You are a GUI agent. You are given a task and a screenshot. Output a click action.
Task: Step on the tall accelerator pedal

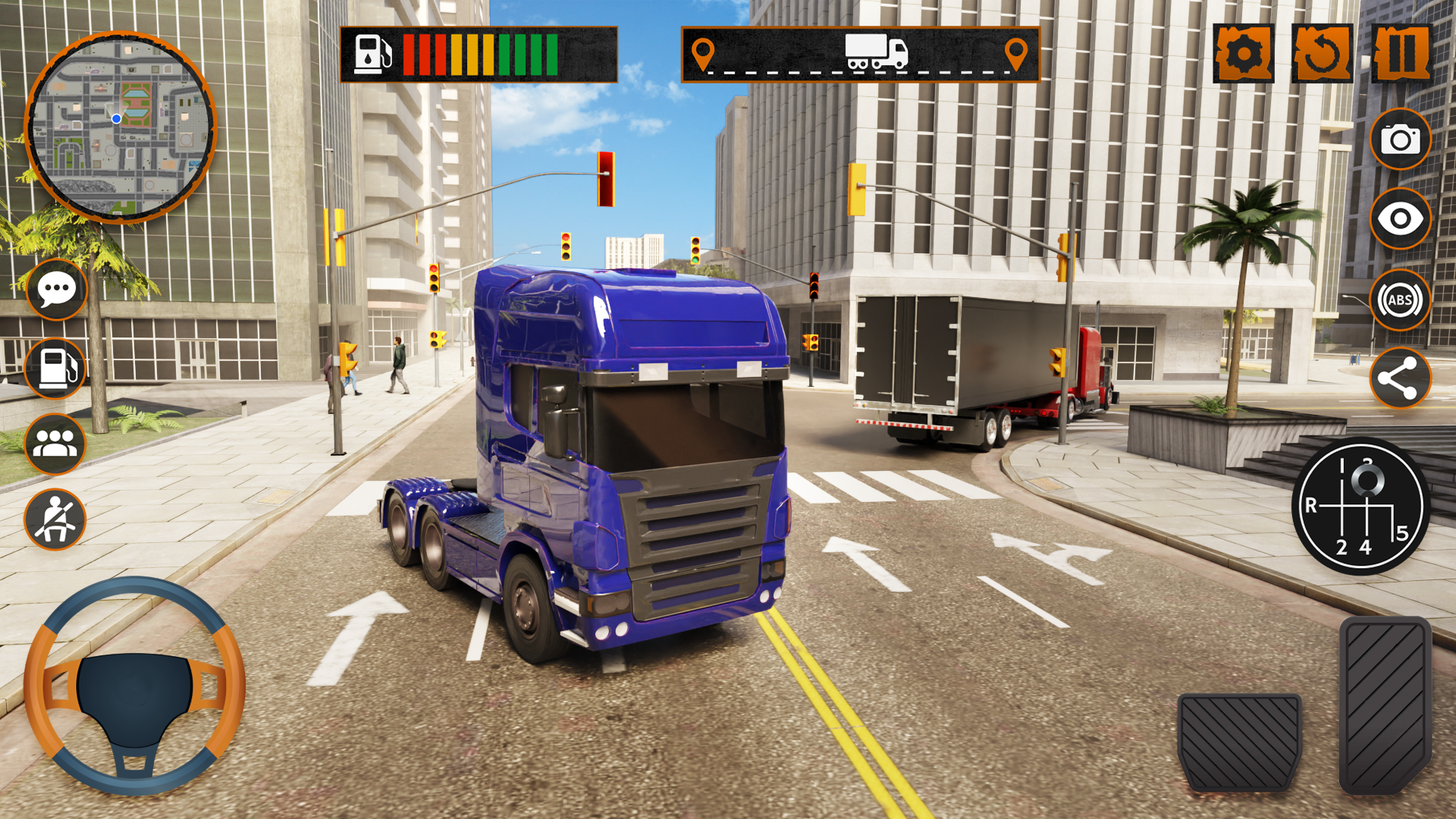click(x=1385, y=705)
